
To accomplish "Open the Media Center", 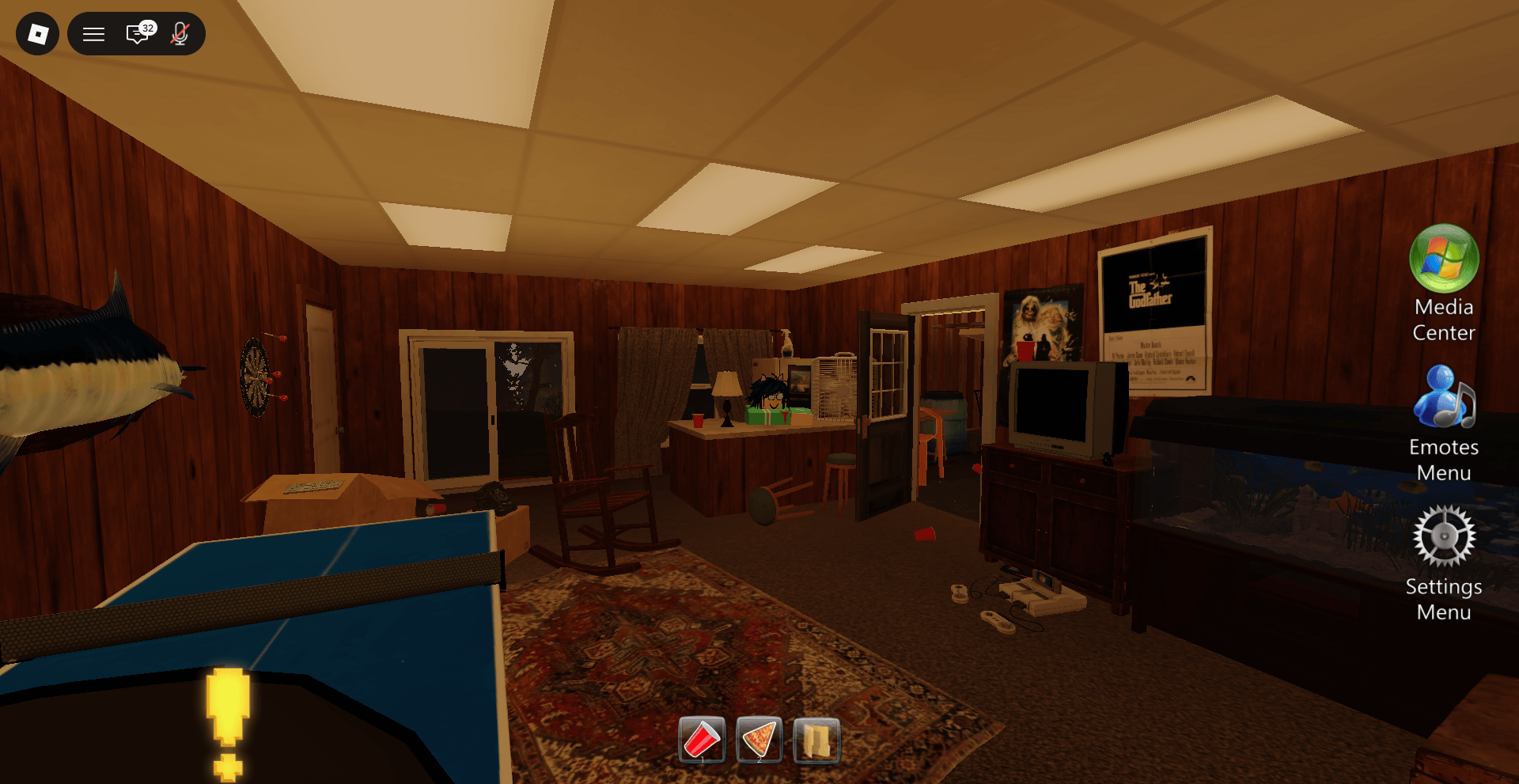I will coord(1444,259).
